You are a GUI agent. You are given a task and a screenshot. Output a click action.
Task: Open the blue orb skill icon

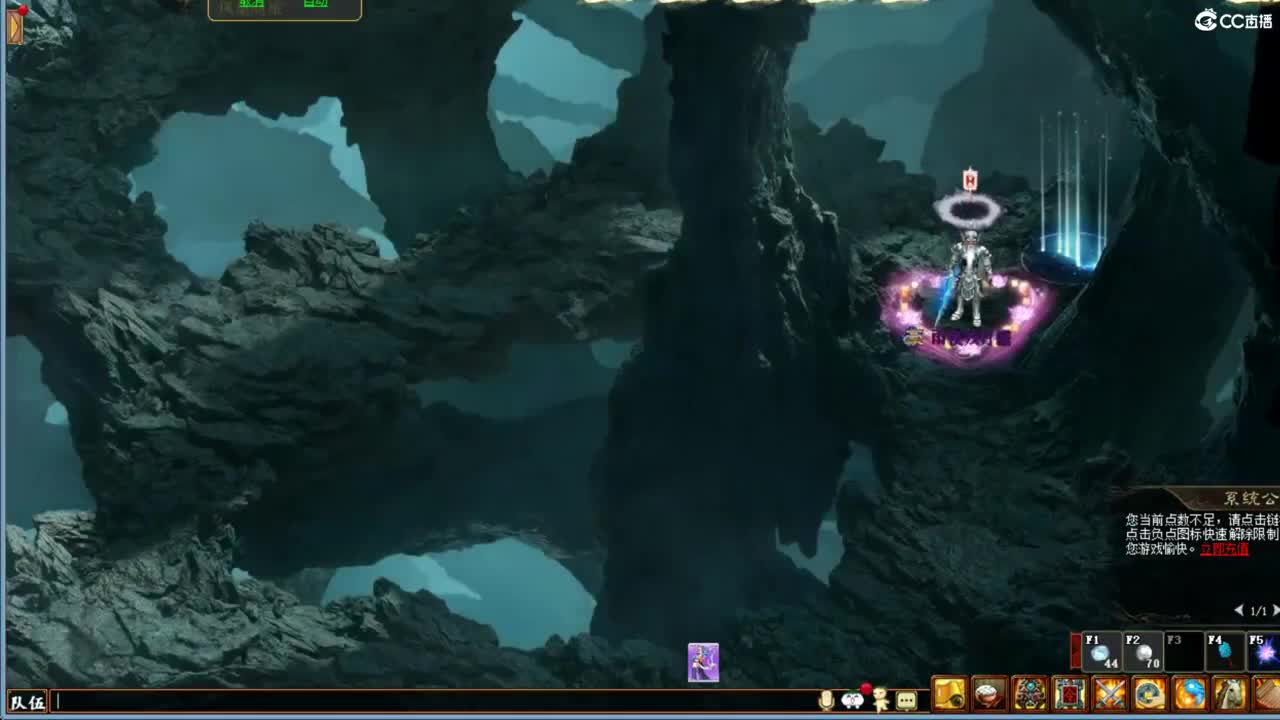(1188, 694)
